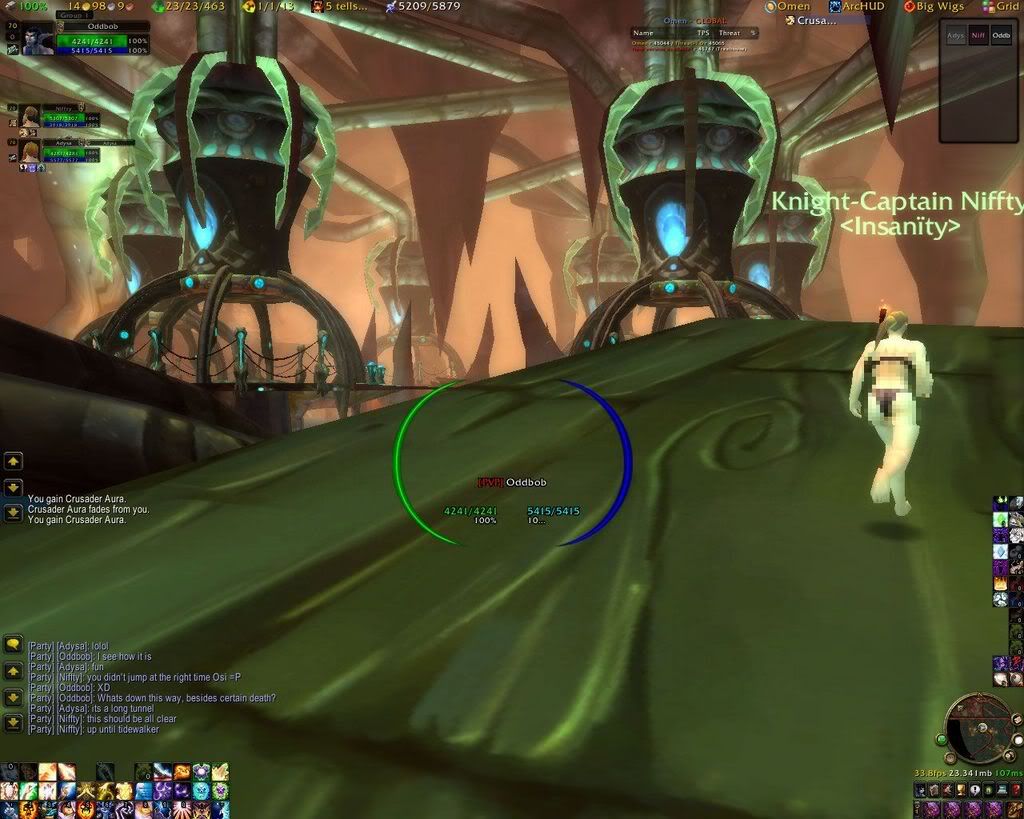Open the Big Wigs plugin menu

(934, 6)
